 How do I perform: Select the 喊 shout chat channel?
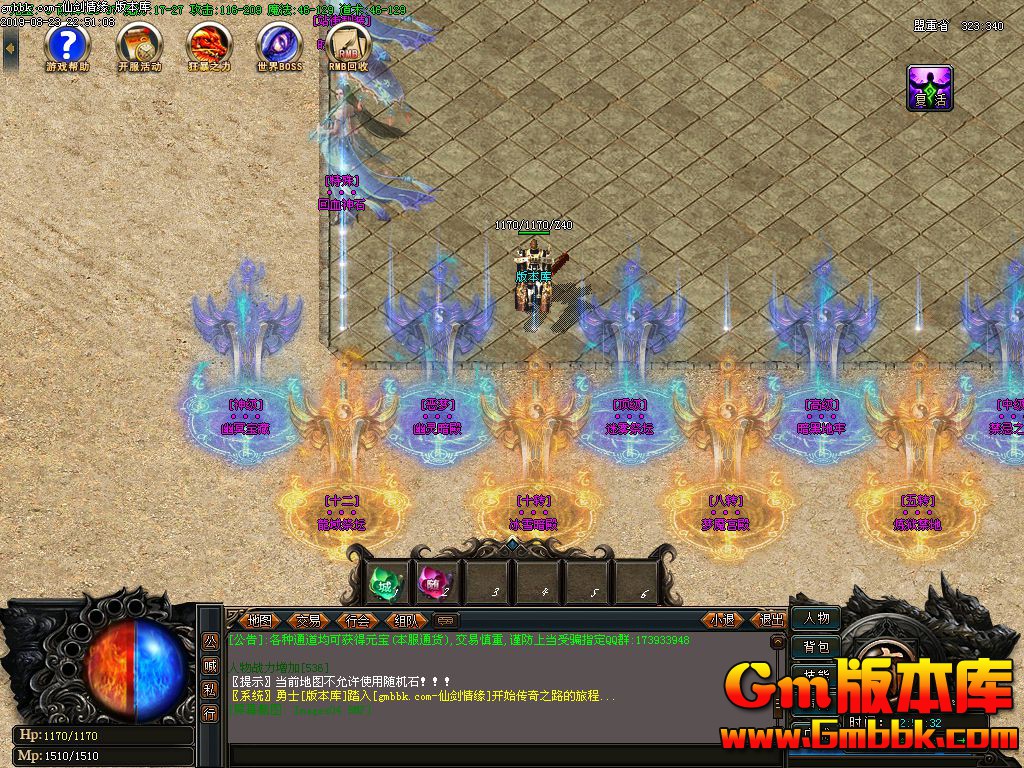point(210,666)
